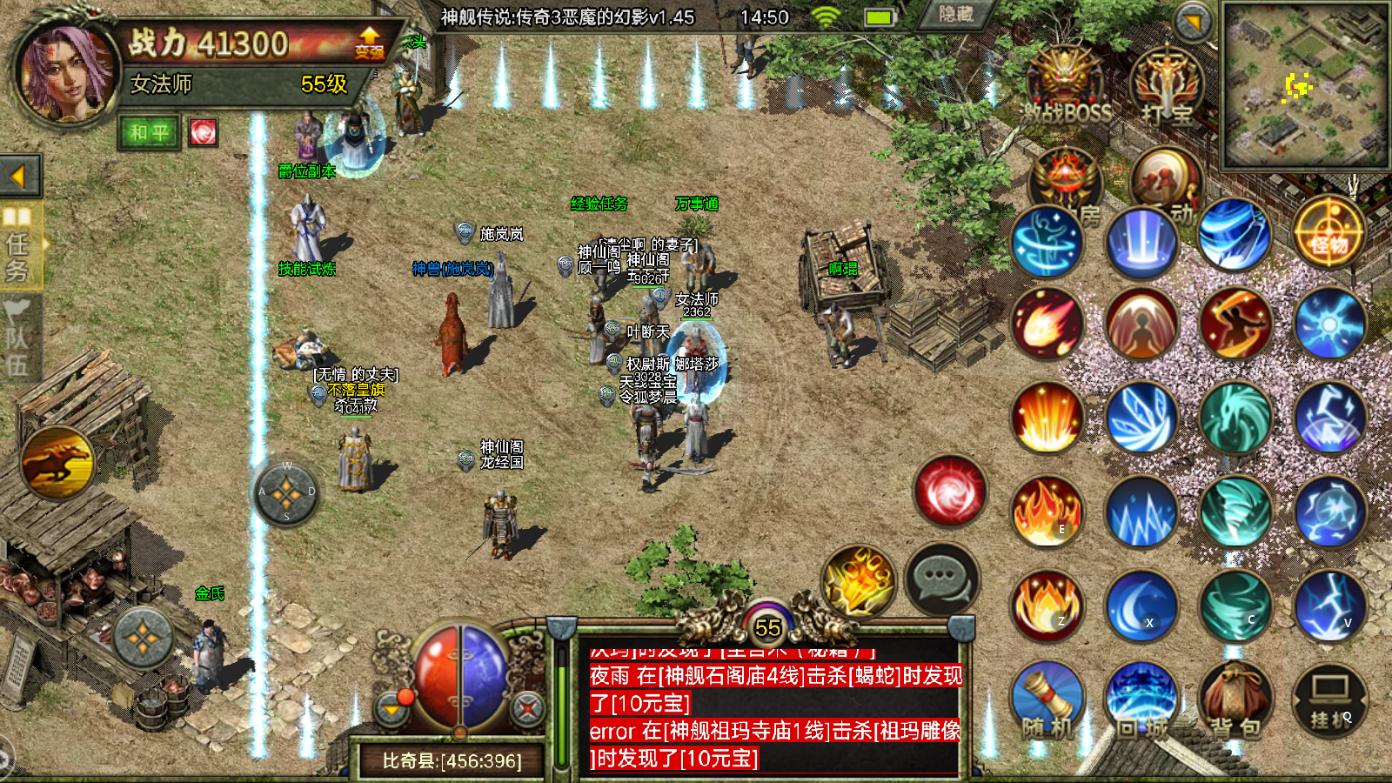This screenshot has height=783, width=1392.
Task: Cast the green tornado skill marked C
Action: pyautogui.click(x=1235, y=606)
